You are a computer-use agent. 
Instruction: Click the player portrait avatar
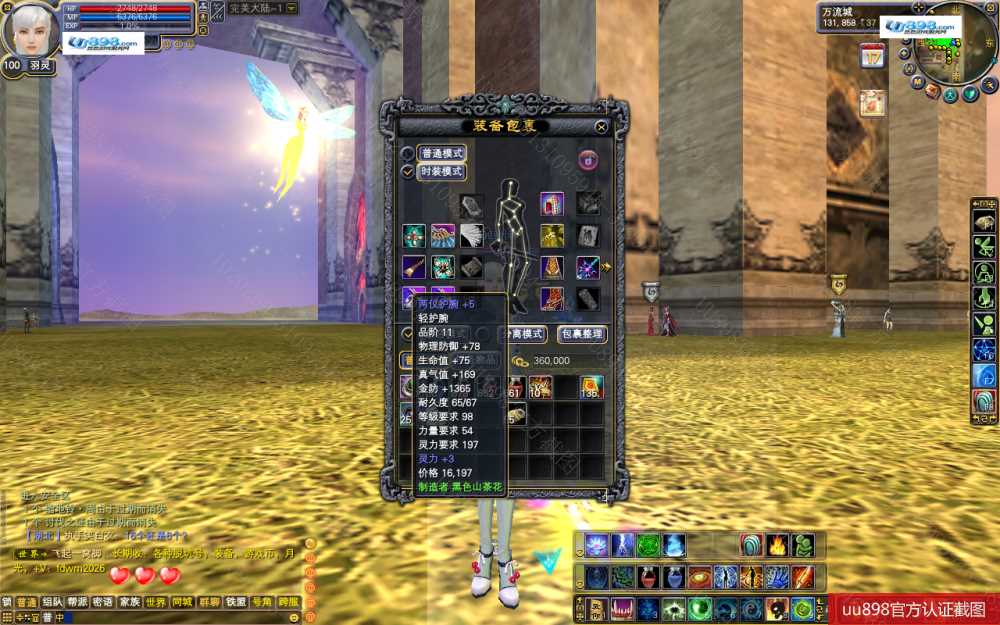[30, 30]
